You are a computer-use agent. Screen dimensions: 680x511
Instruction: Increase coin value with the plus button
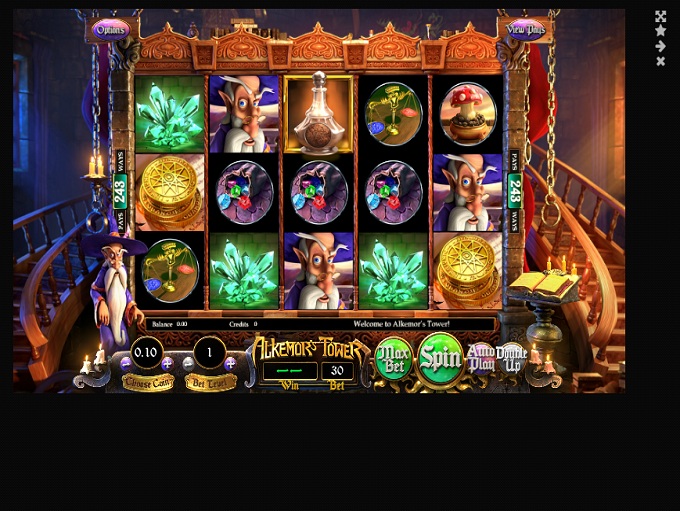[x=167, y=364]
